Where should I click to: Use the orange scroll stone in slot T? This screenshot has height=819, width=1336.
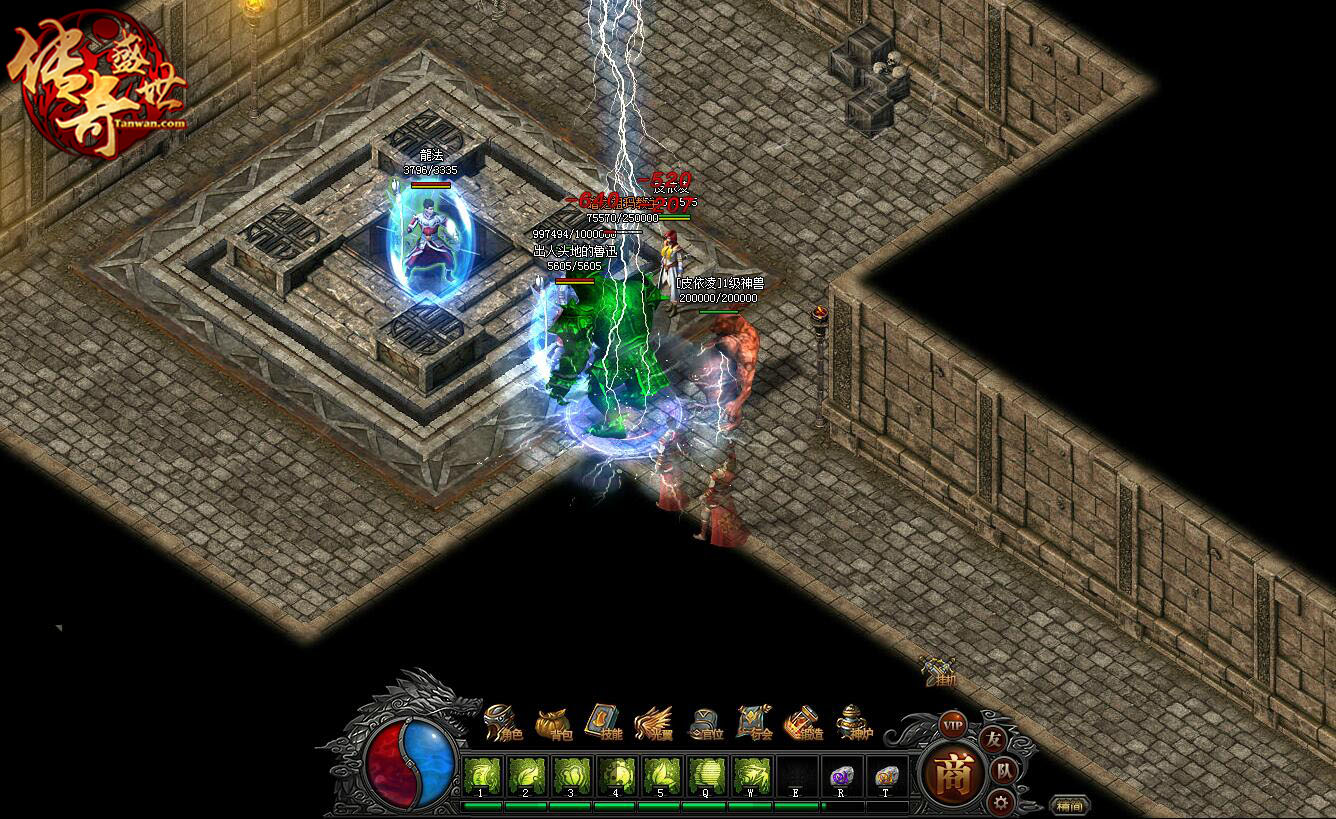pyautogui.click(x=886, y=777)
